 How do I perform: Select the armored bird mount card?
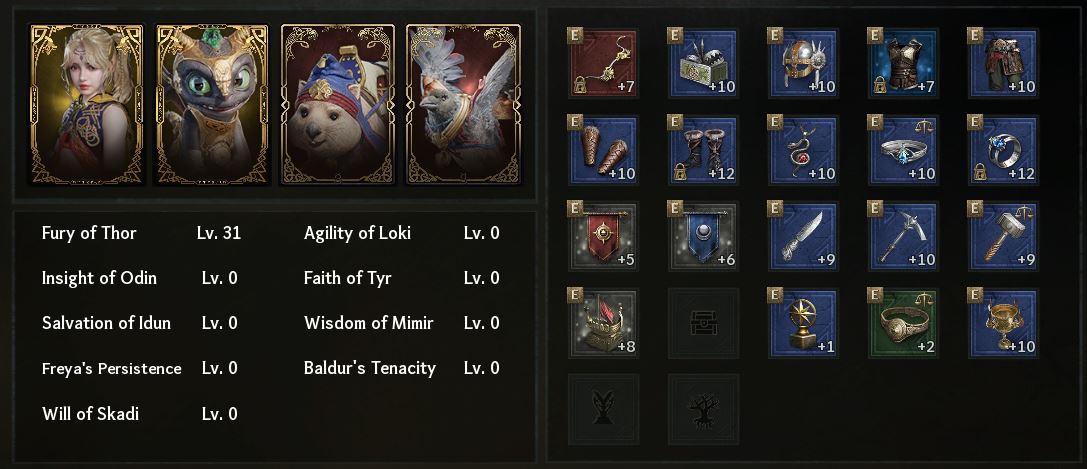click(x=463, y=105)
